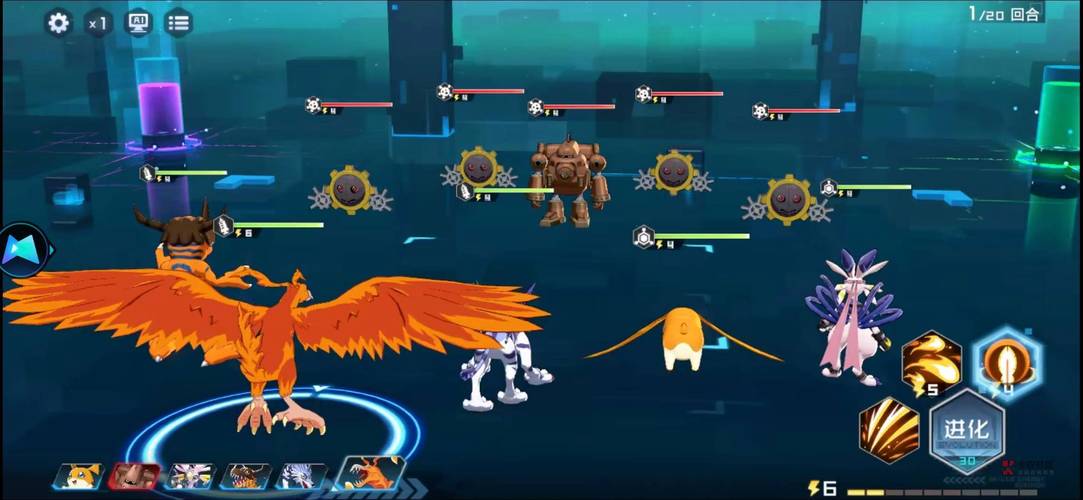The height and width of the screenshot is (500, 1083).
Task: Activate the fireball skill costing 5 energy
Action: point(931,362)
